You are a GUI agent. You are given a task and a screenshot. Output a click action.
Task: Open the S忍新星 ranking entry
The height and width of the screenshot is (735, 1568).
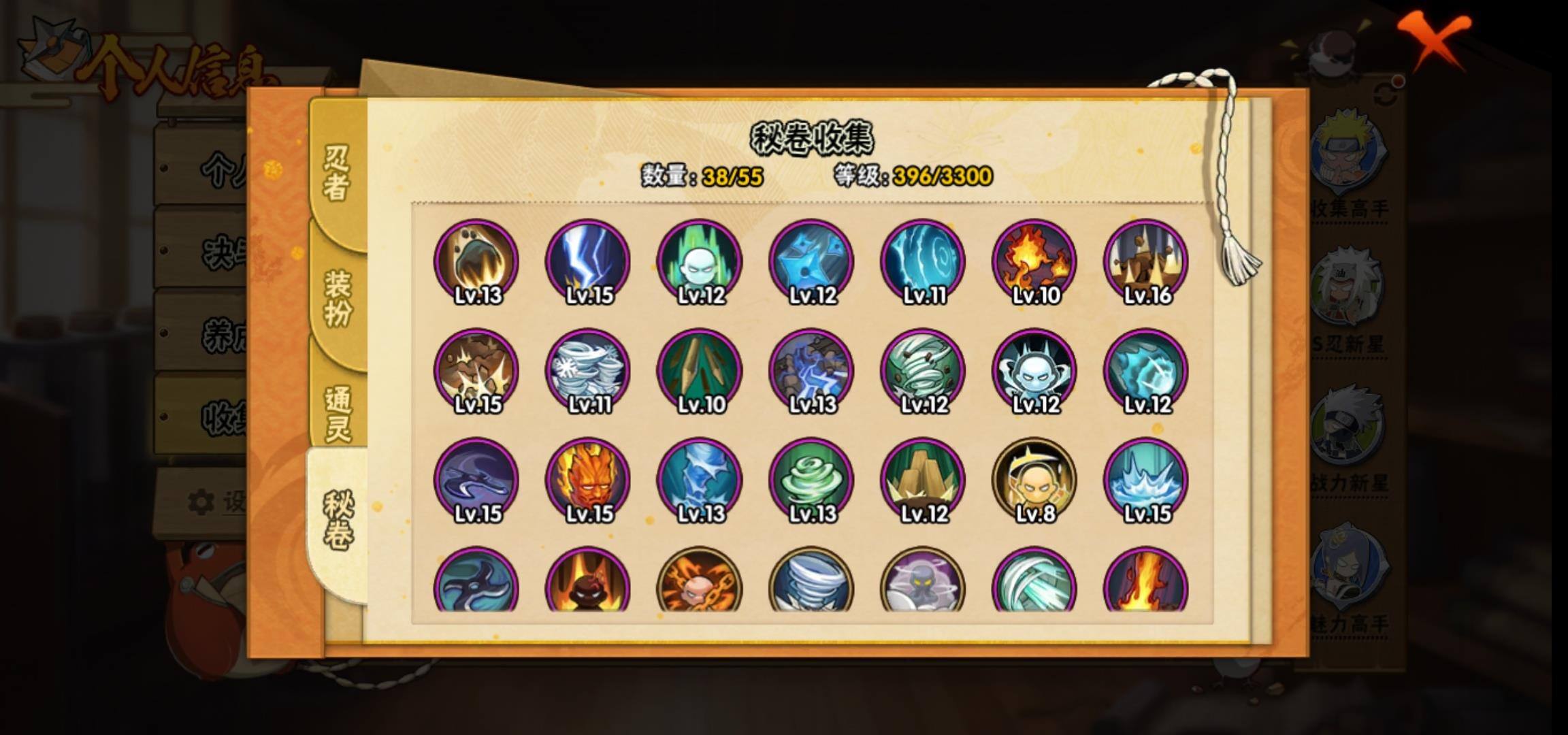[x=1347, y=299]
